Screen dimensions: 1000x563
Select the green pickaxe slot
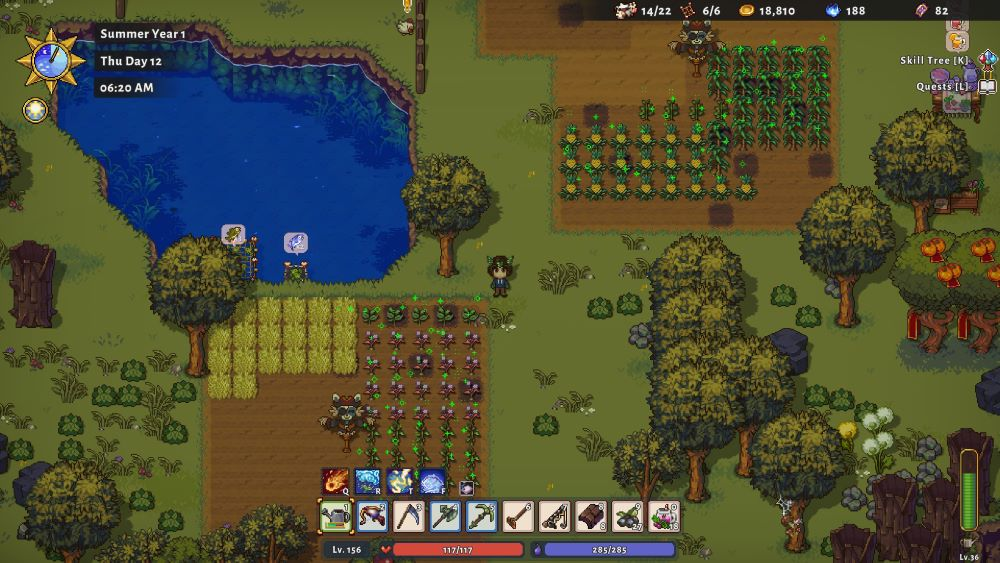click(x=481, y=517)
